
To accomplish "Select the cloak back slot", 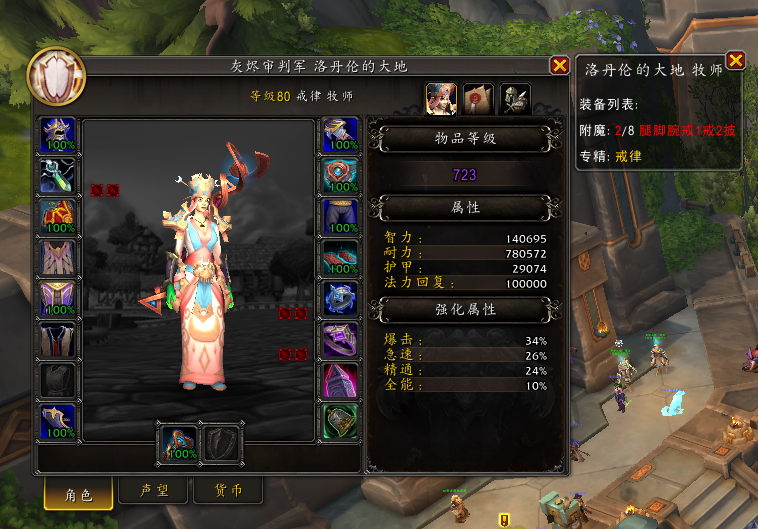I will pos(57,257).
